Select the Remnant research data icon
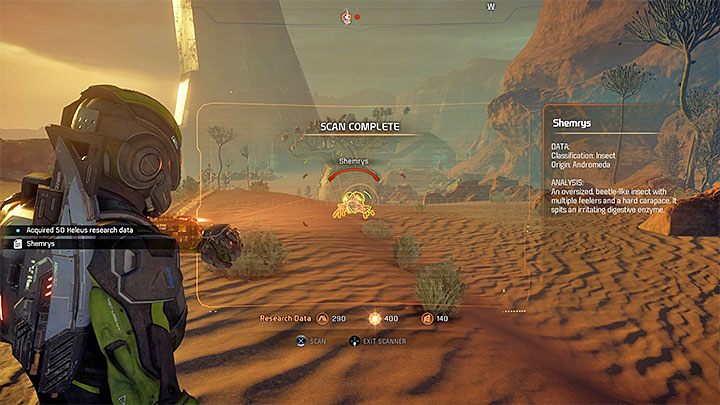This screenshot has width=720, height=405. [x=427, y=318]
